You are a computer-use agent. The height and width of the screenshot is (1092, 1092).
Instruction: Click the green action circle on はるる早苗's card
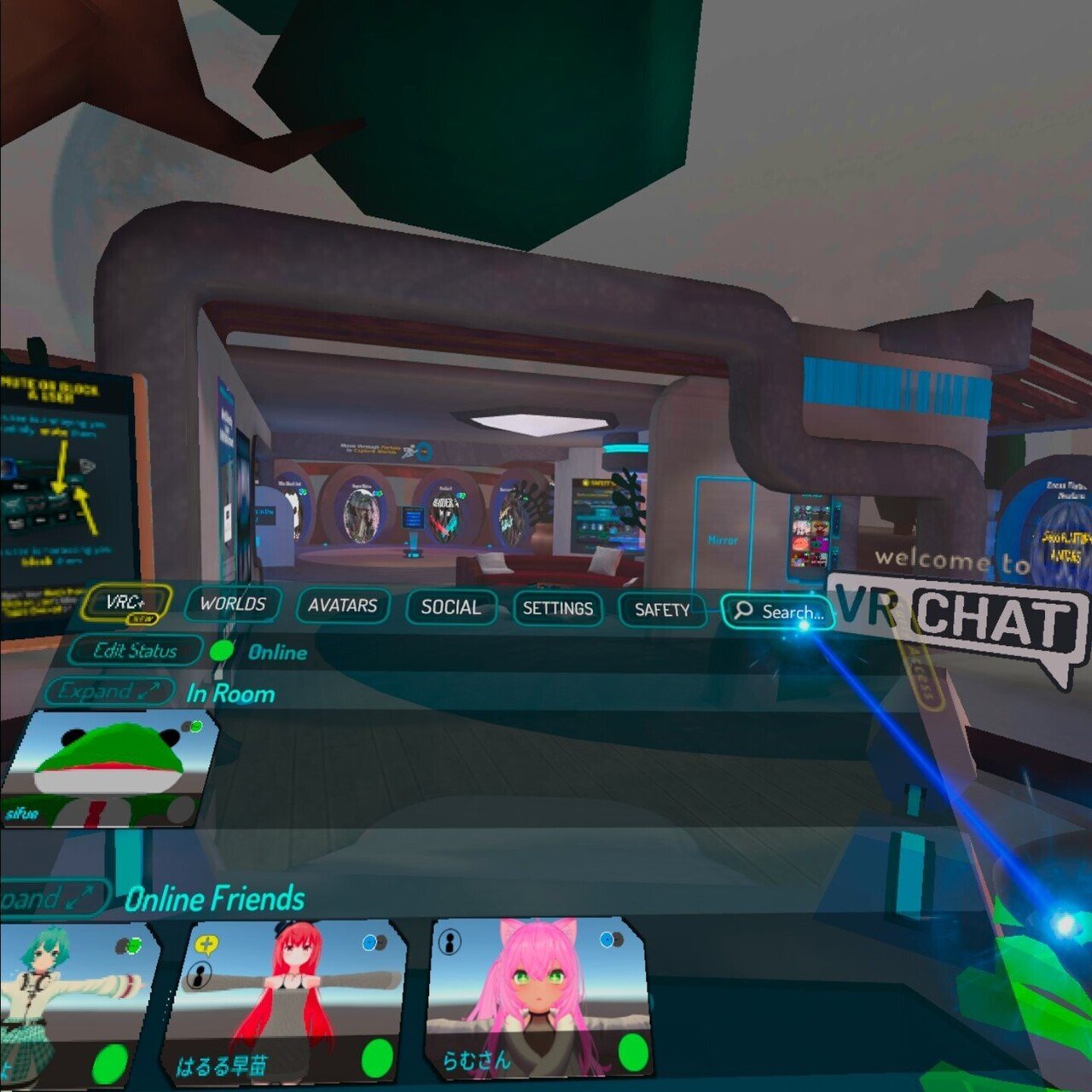tap(376, 1059)
